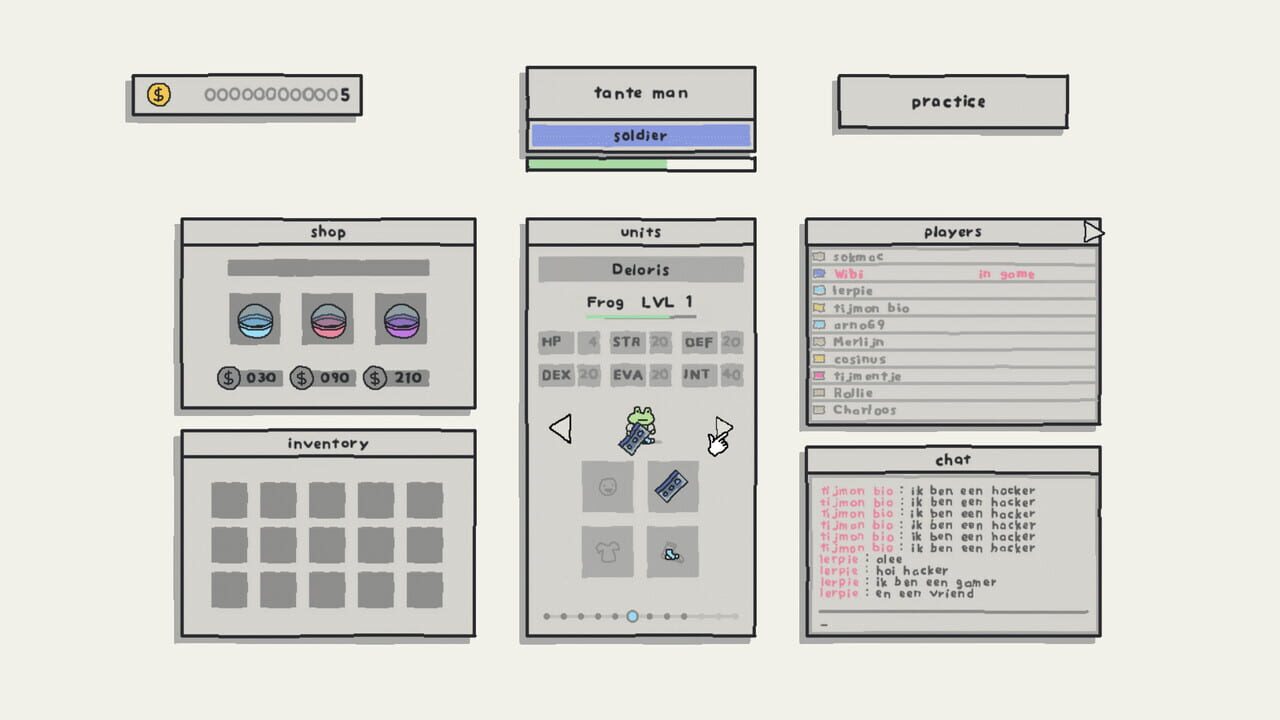
Task: Select the red potion in the shop
Action: pyautogui.click(x=327, y=318)
